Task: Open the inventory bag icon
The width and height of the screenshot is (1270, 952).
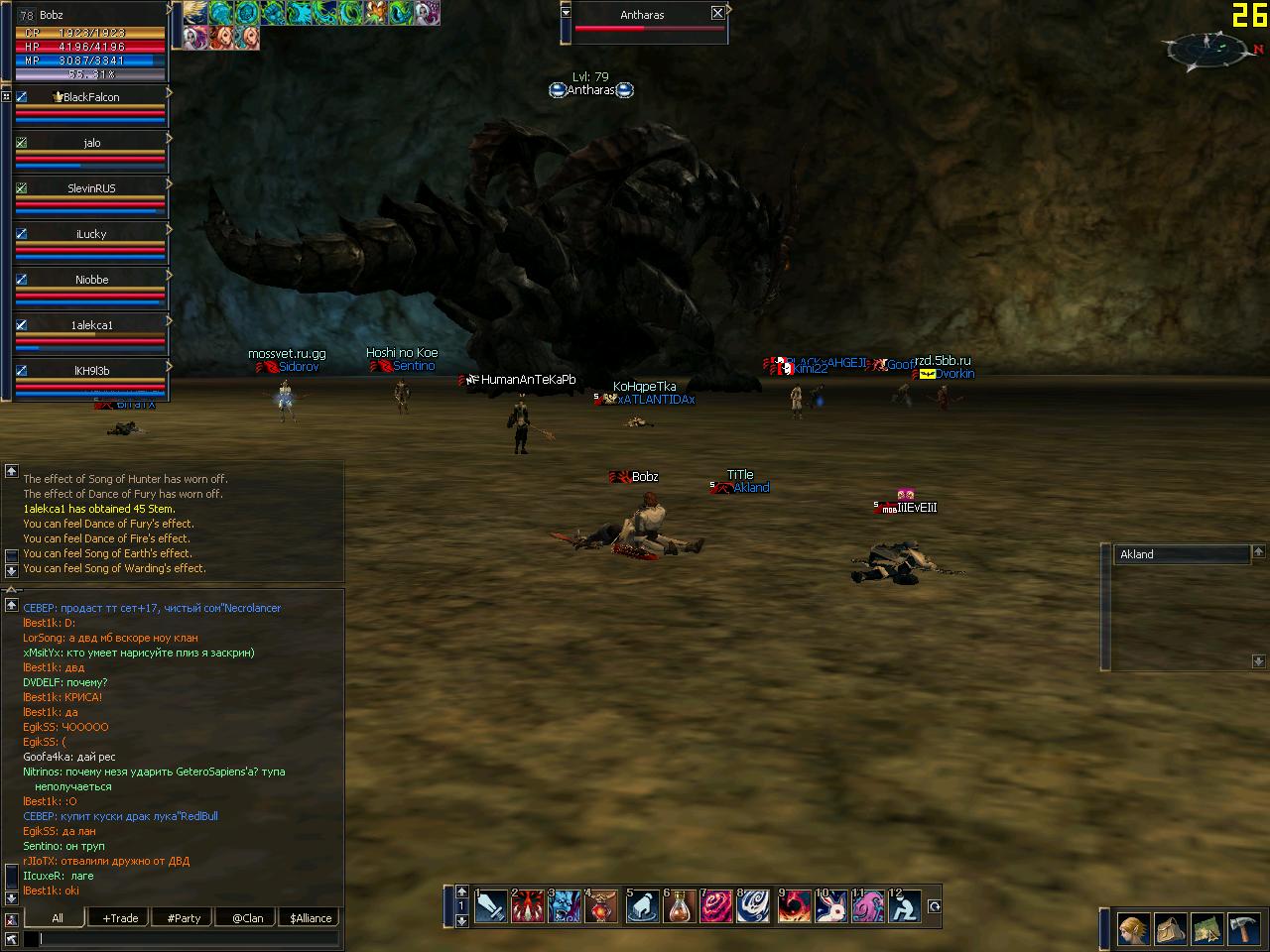Action: pyautogui.click(x=1171, y=929)
